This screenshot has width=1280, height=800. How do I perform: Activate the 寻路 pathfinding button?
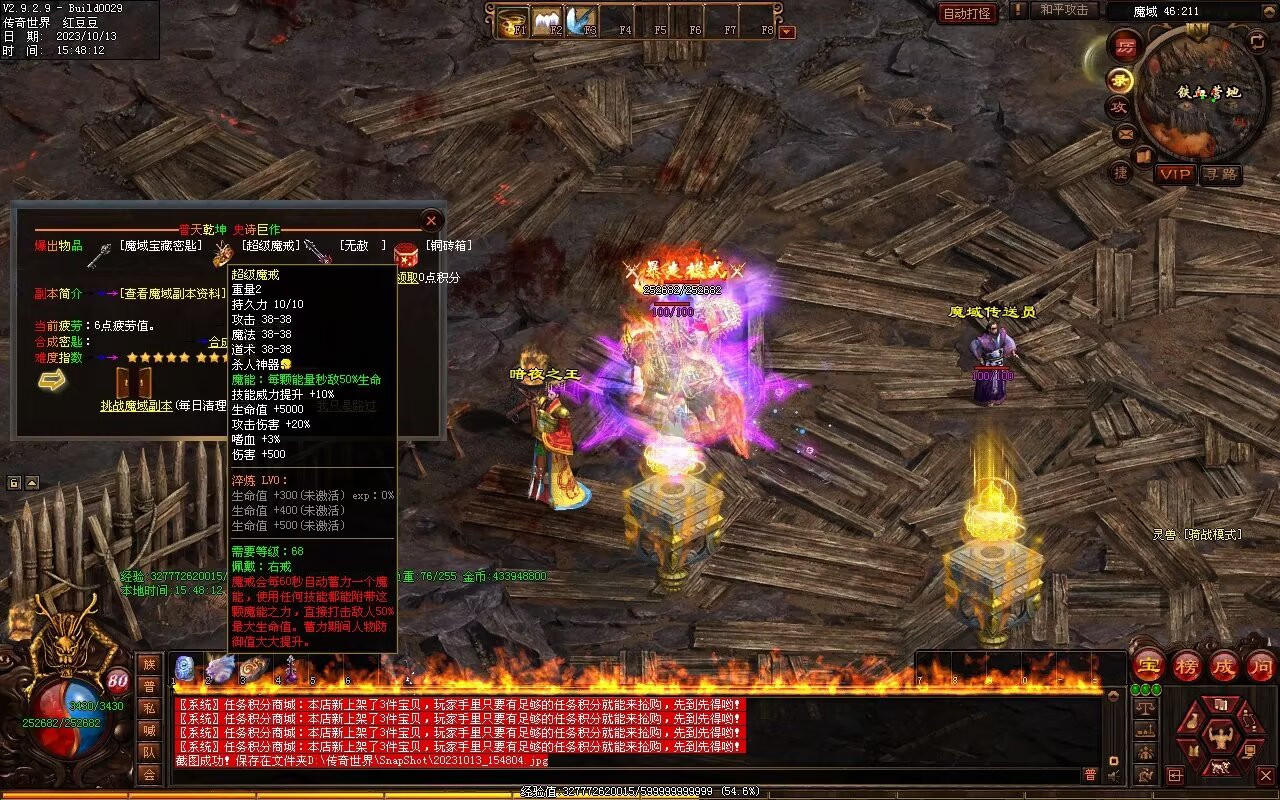[x=1220, y=174]
